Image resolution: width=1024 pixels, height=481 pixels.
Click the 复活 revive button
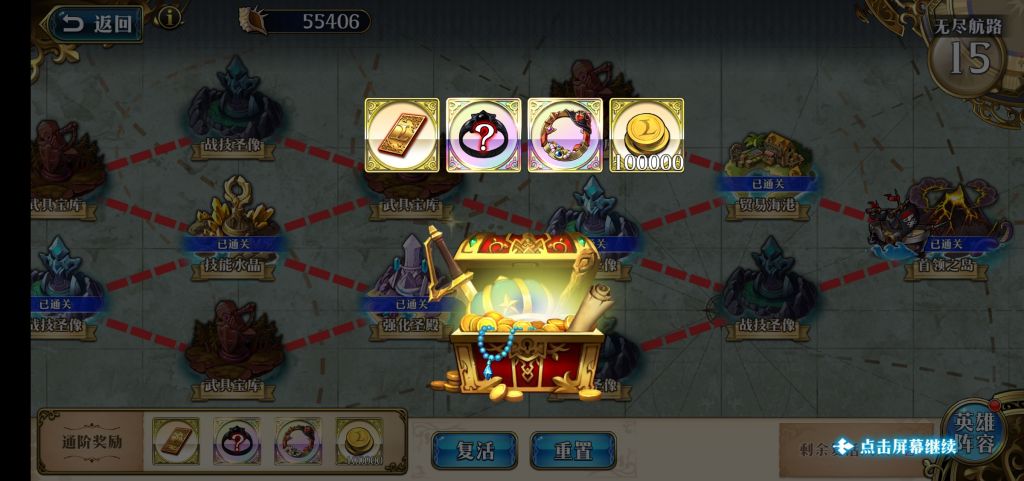coord(474,449)
